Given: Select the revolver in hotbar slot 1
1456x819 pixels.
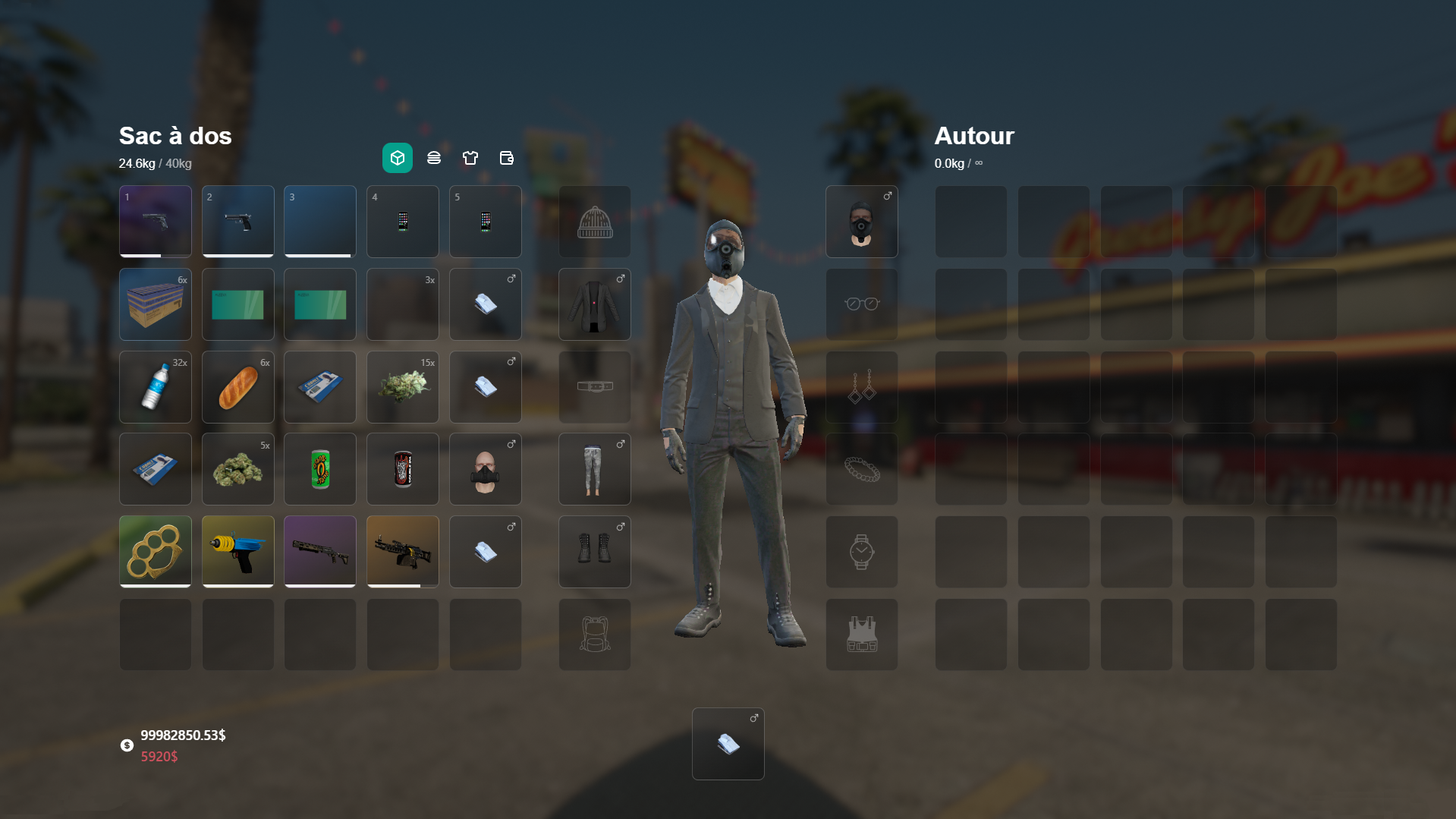Looking at the screenshot, I should (155, 221).
